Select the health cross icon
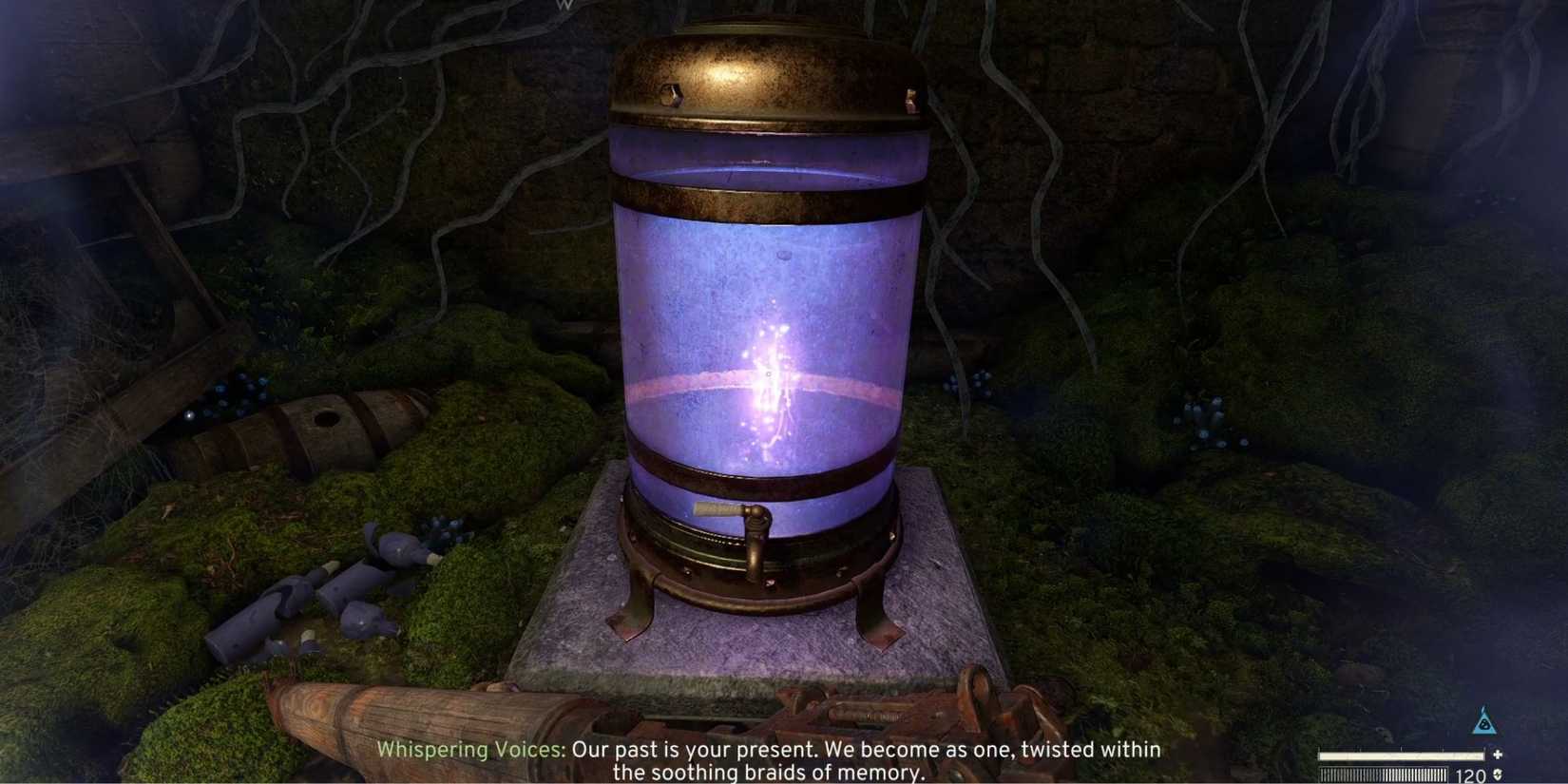Screen dimensions: 1568x784 1496,755
